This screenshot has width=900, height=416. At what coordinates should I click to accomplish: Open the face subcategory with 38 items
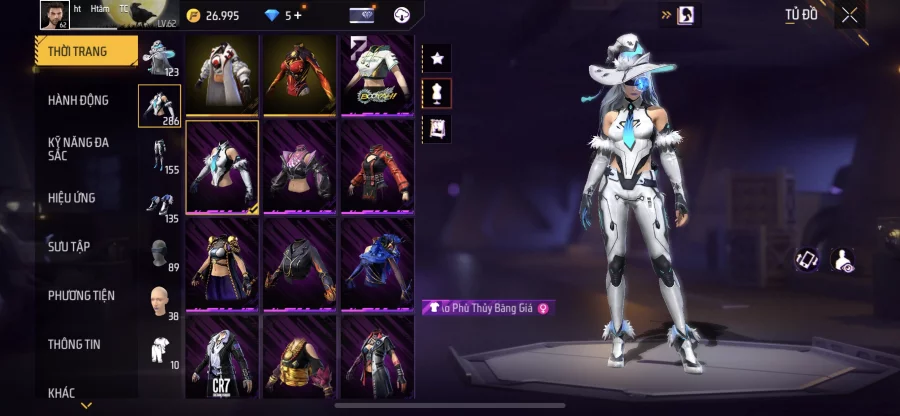click(x=160, y=302)
